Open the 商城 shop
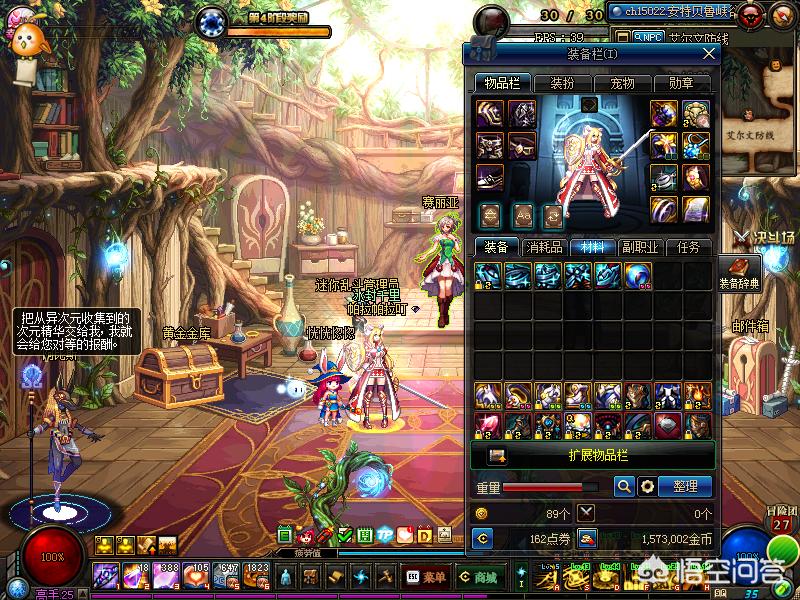 (478, 577)
